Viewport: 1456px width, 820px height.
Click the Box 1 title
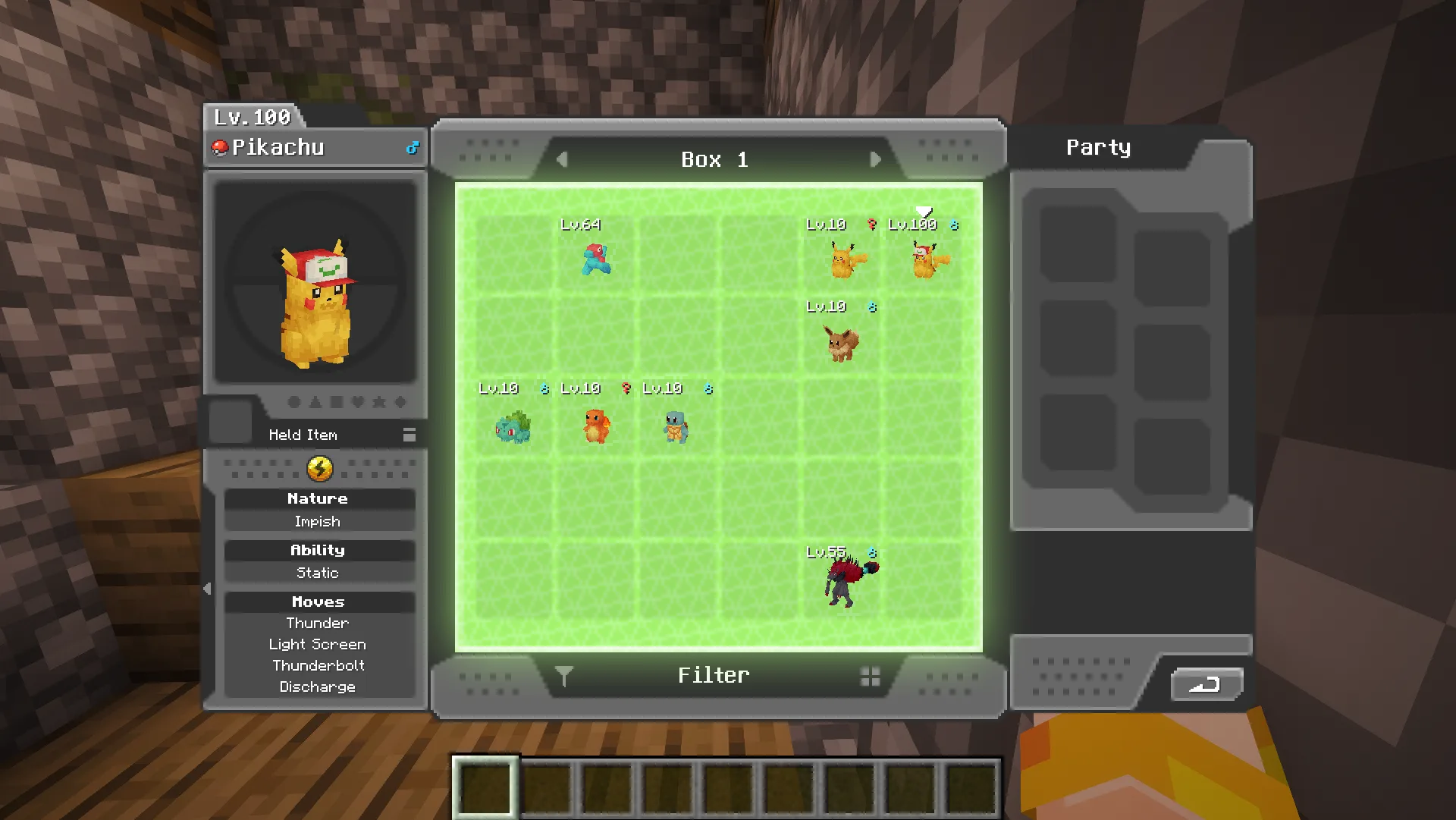tap(714, 159)
